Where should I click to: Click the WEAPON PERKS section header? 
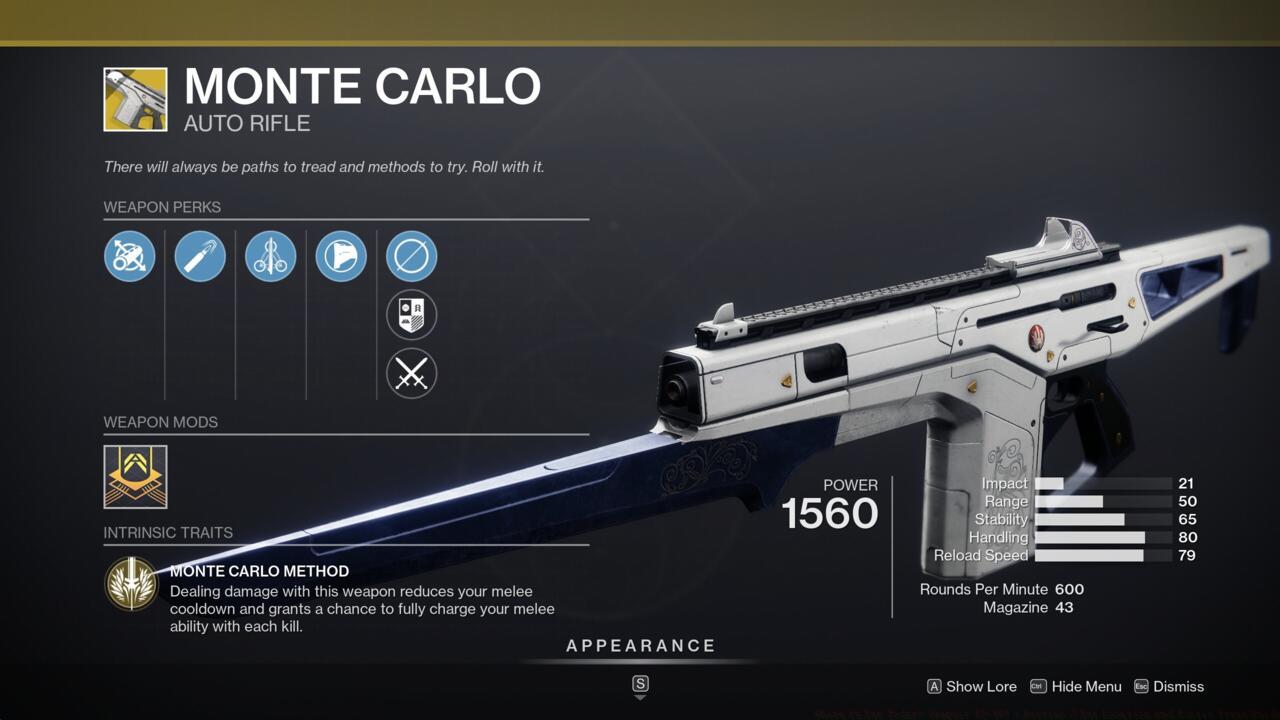click(162, 207)
